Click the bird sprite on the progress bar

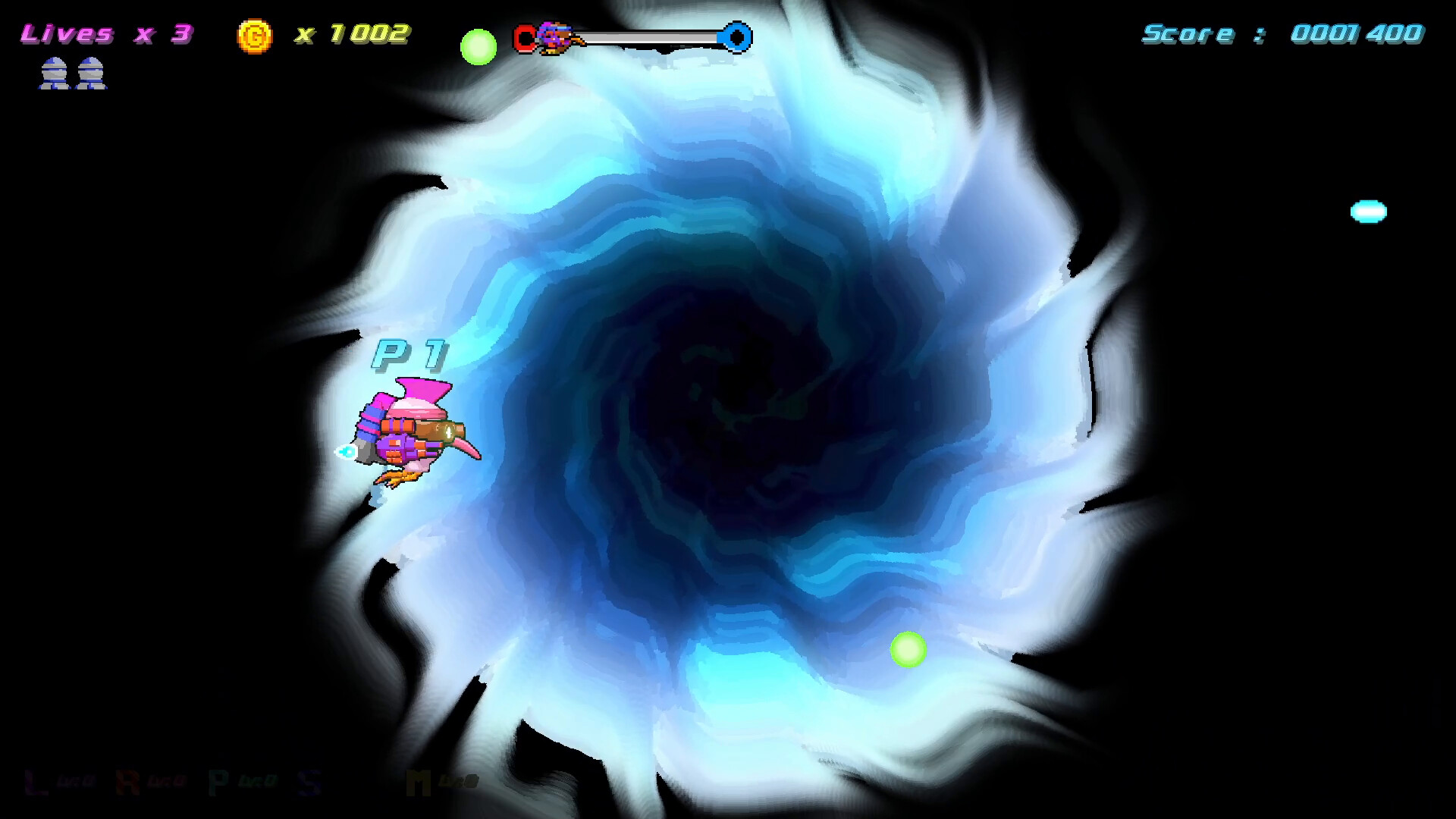pyautogui.click(x=554, y=36)
